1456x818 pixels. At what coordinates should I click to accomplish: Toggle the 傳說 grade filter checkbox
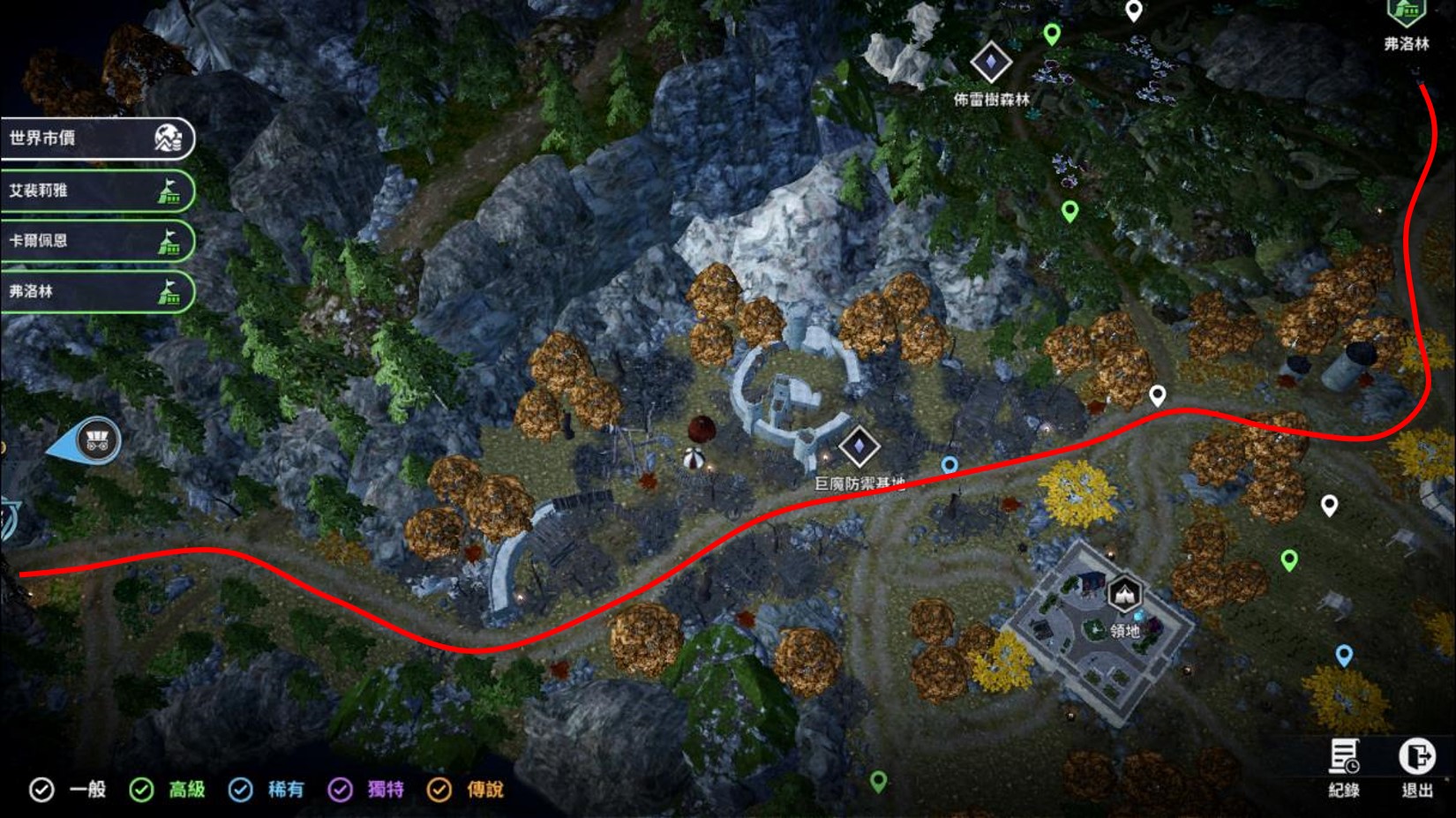(x=439, y=790)
